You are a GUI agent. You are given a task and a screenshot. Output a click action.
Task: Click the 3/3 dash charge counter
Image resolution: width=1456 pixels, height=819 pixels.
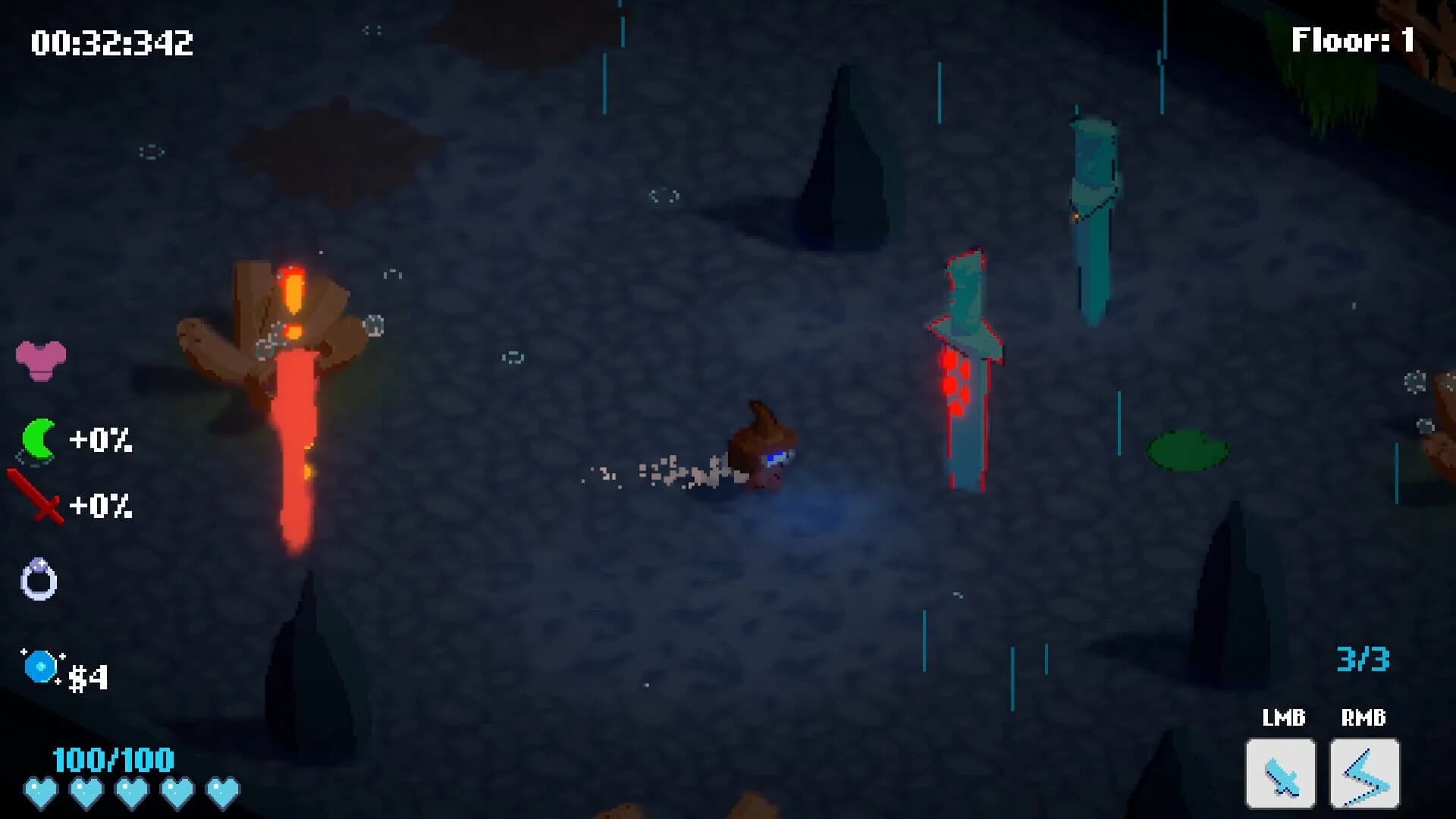[1361, 659]
